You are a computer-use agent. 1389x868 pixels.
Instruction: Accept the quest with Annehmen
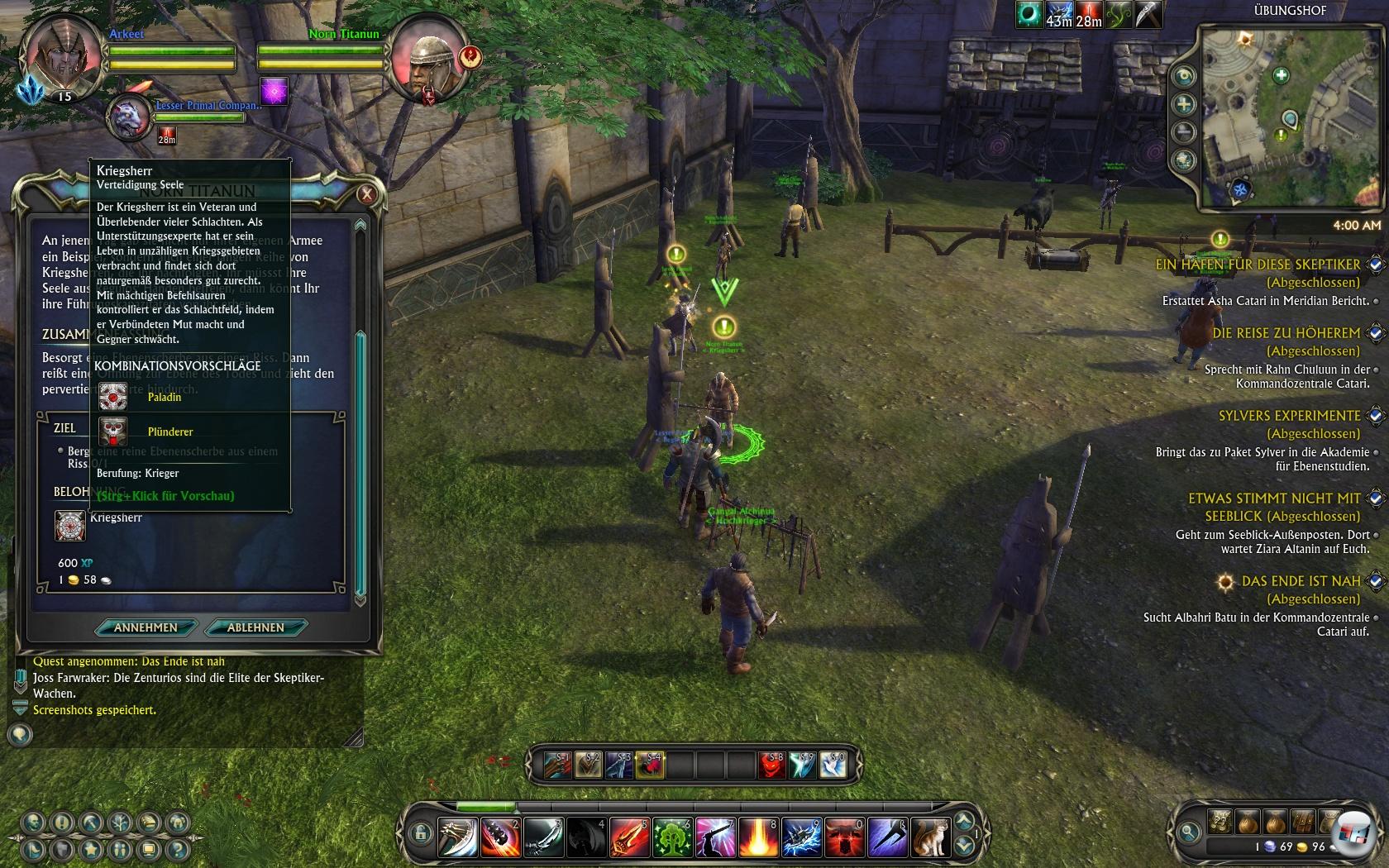(x=146, y=627)
